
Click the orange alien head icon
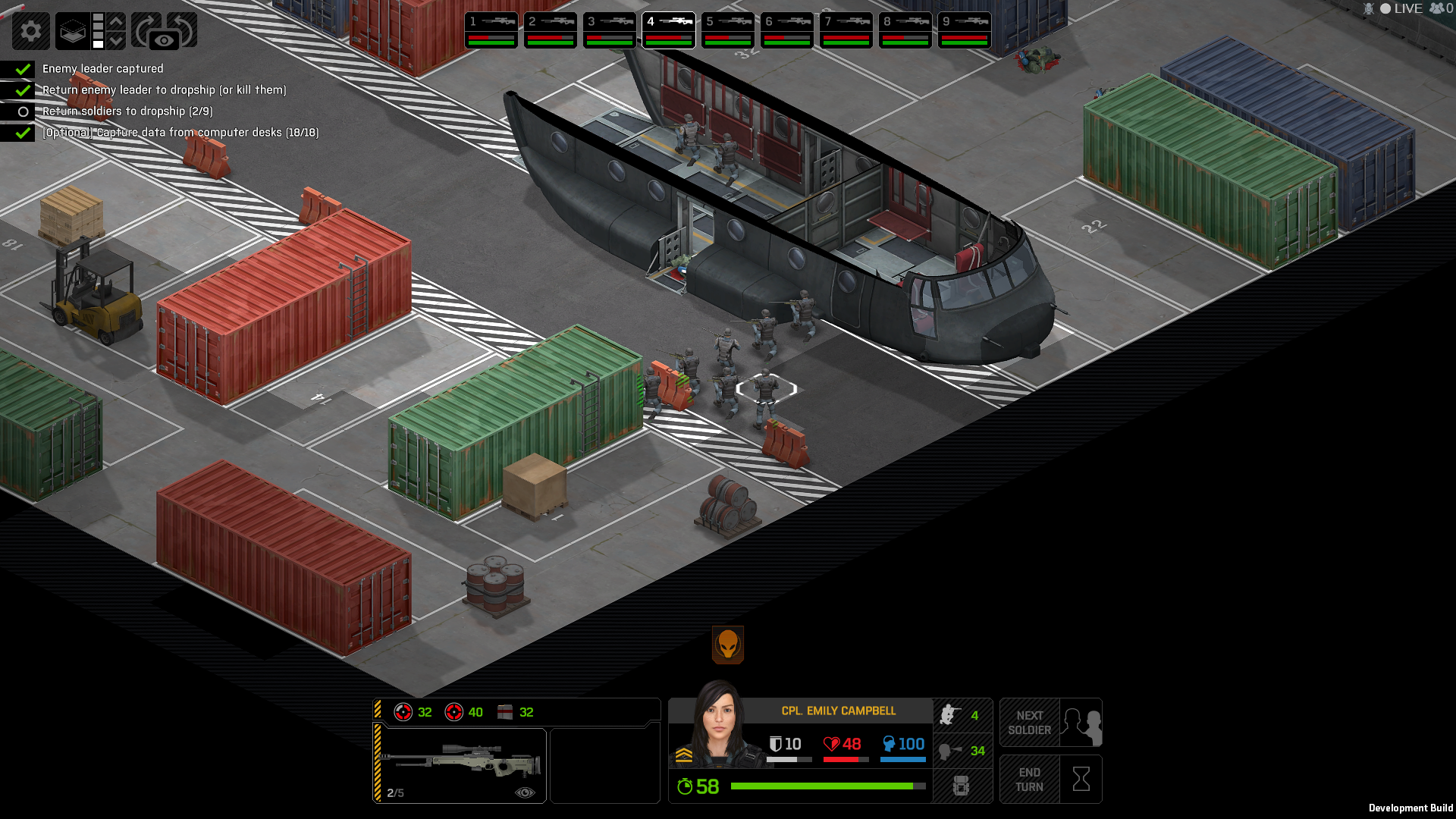click(x=728, y=645)
